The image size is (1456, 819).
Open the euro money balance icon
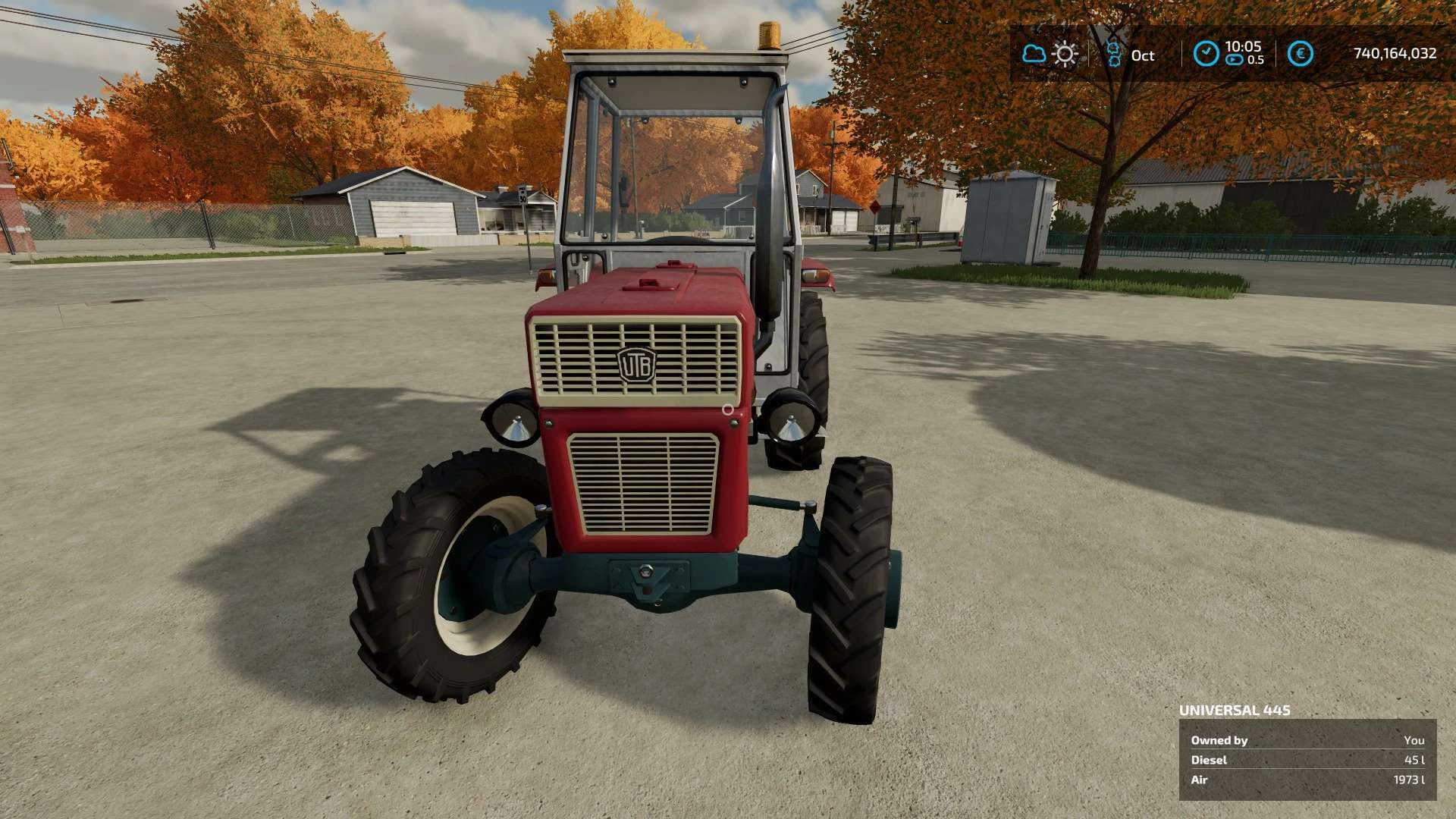[x=1300, y=54]
